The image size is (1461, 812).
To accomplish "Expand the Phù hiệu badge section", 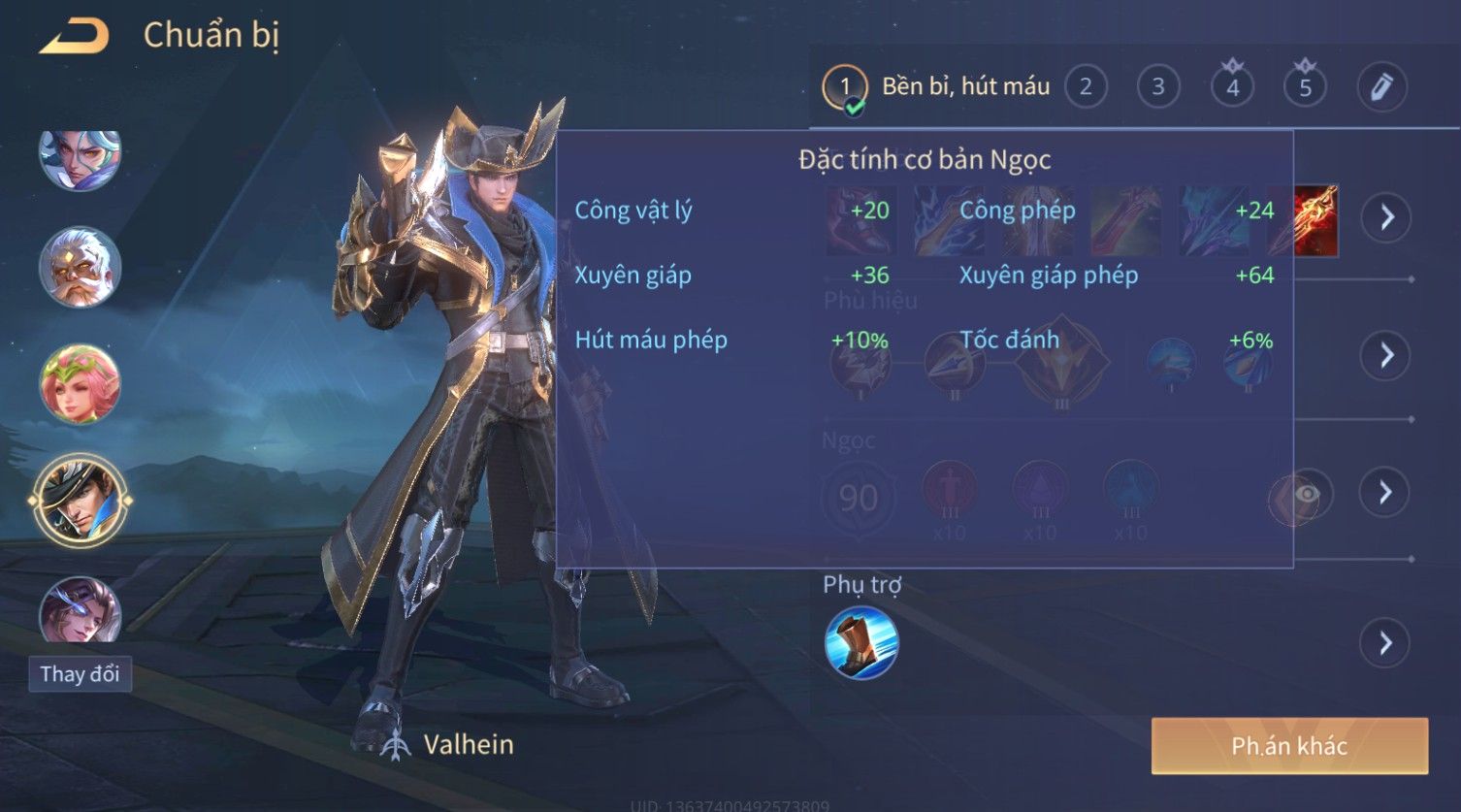I will click(1386, 355).
